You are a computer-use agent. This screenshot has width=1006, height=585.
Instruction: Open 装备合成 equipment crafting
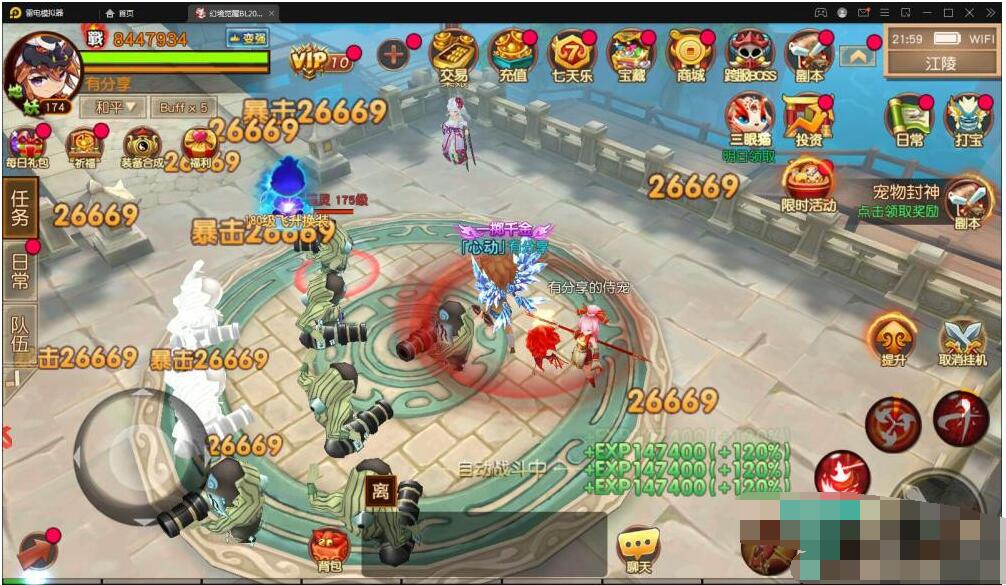coord(142,147)
